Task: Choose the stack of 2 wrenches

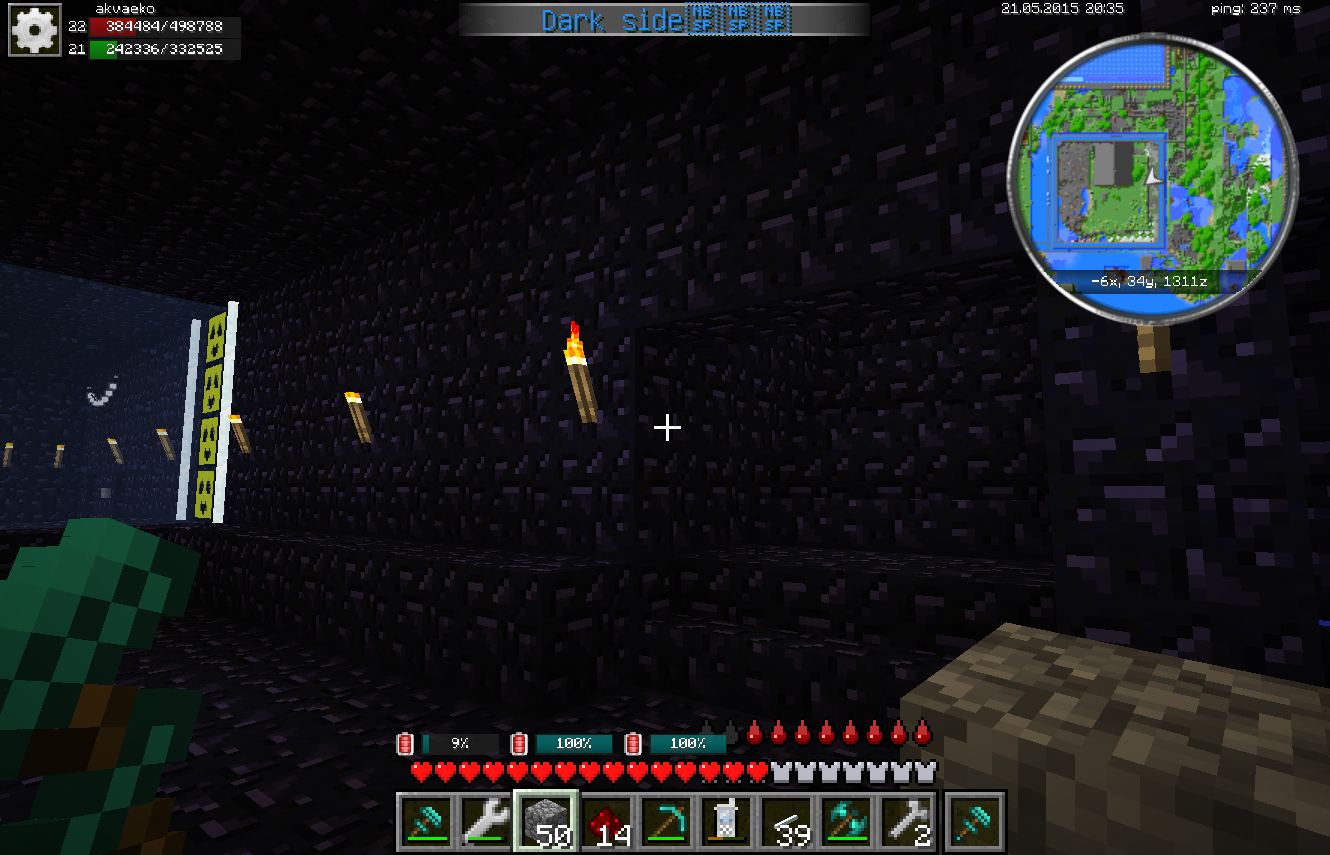Action: pos(906,821)
